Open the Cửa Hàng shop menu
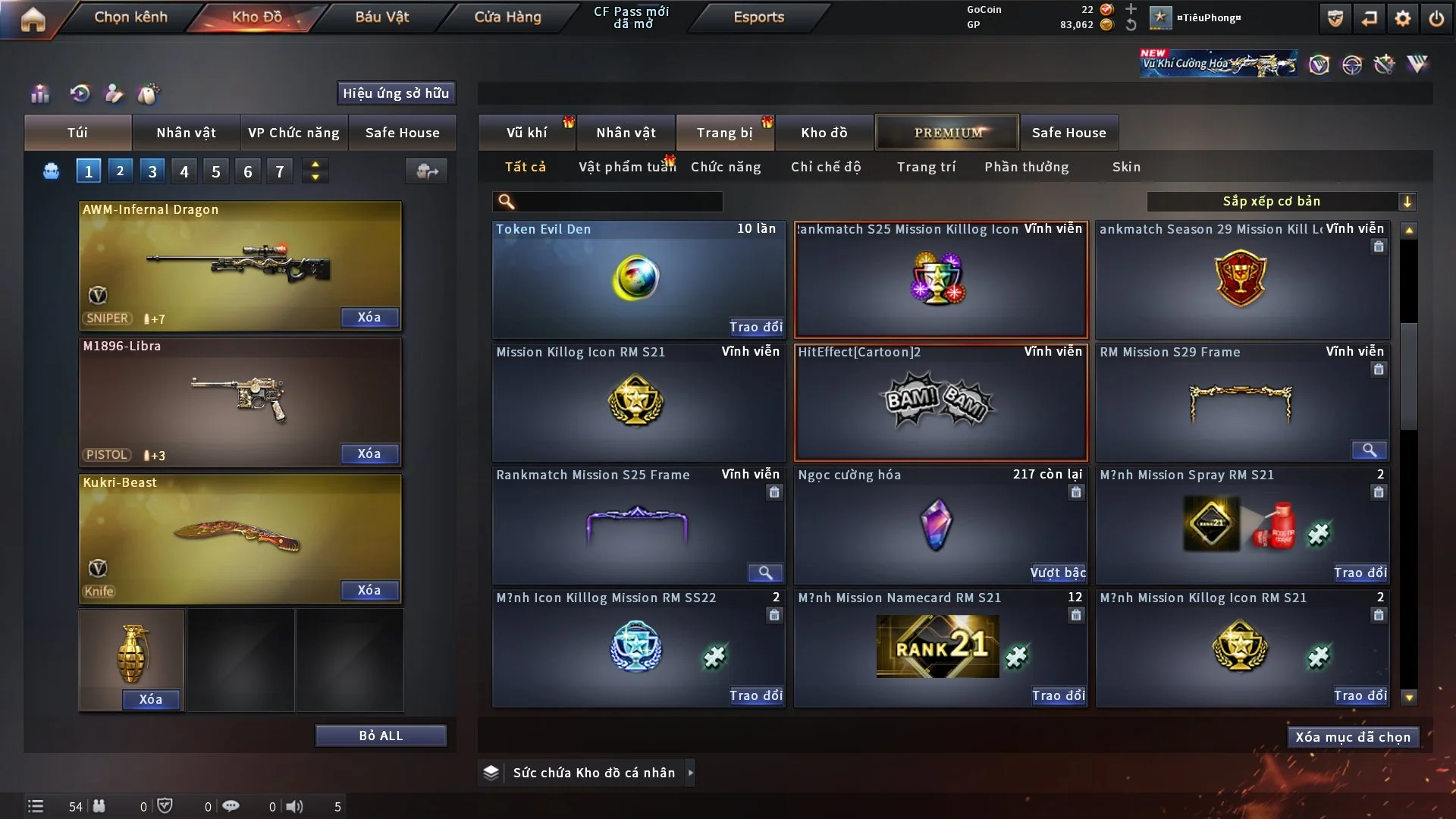Screen dimensions: 1456x819 point(507,17)
